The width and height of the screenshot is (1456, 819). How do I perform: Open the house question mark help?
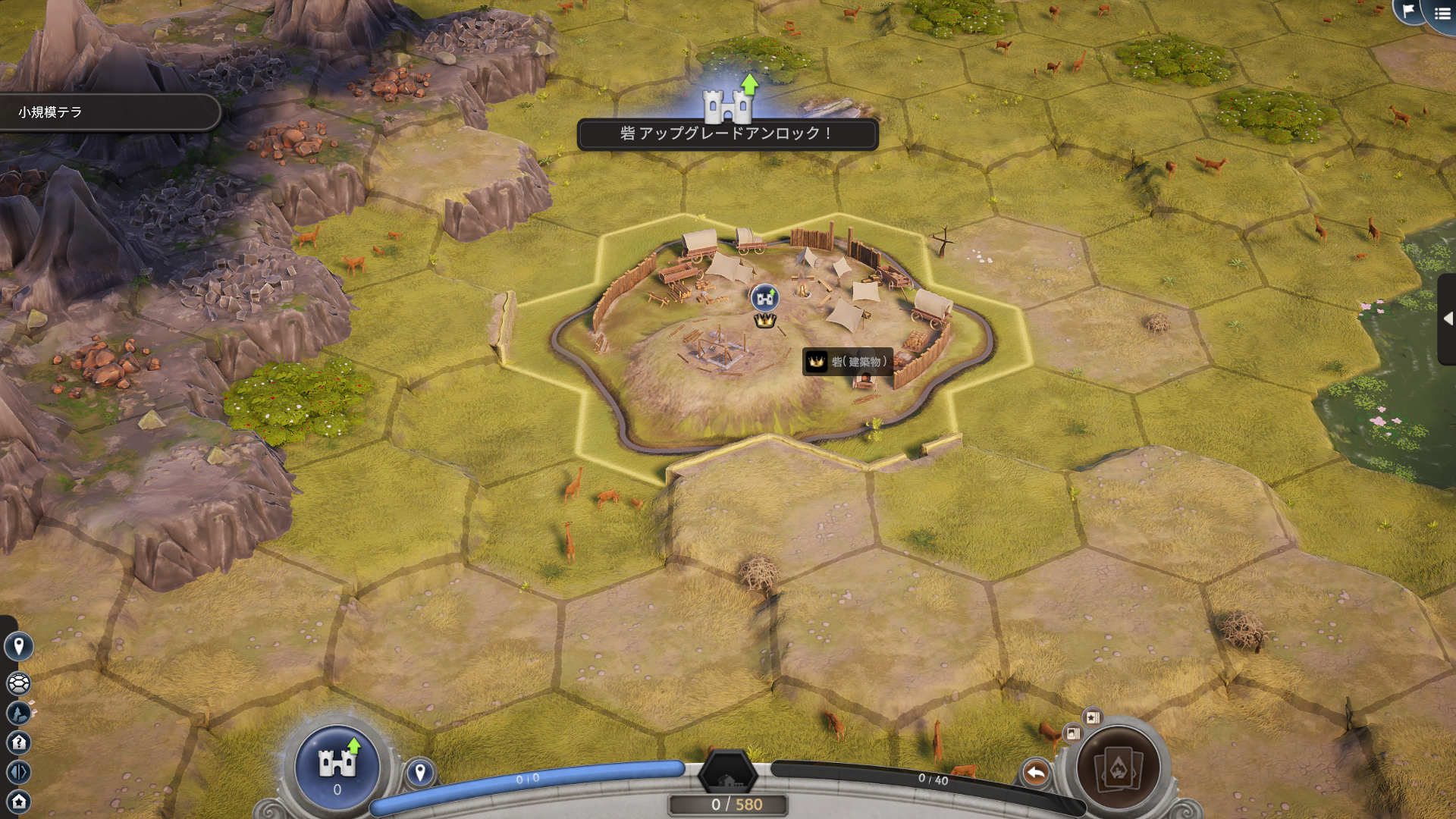pos(19,742)
